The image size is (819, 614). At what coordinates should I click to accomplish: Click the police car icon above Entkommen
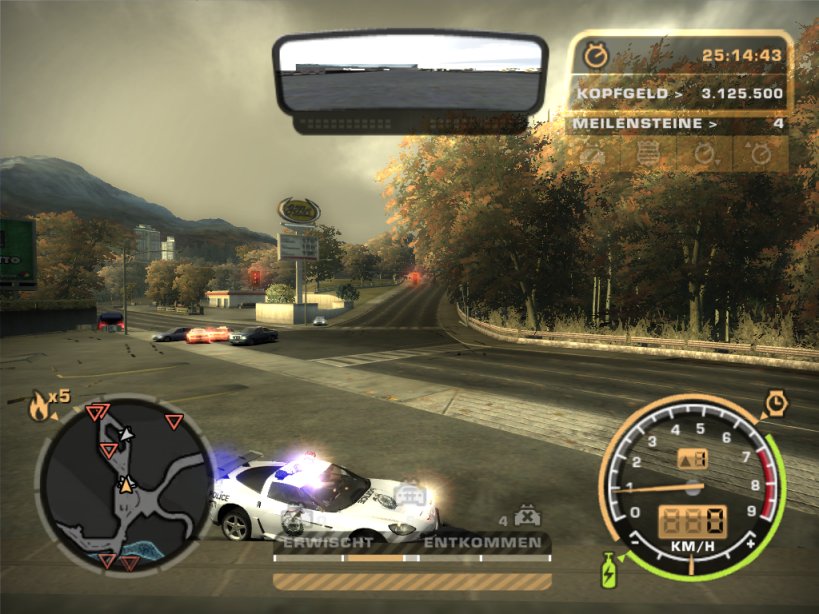pyautogui.click(x=408, y=495)
